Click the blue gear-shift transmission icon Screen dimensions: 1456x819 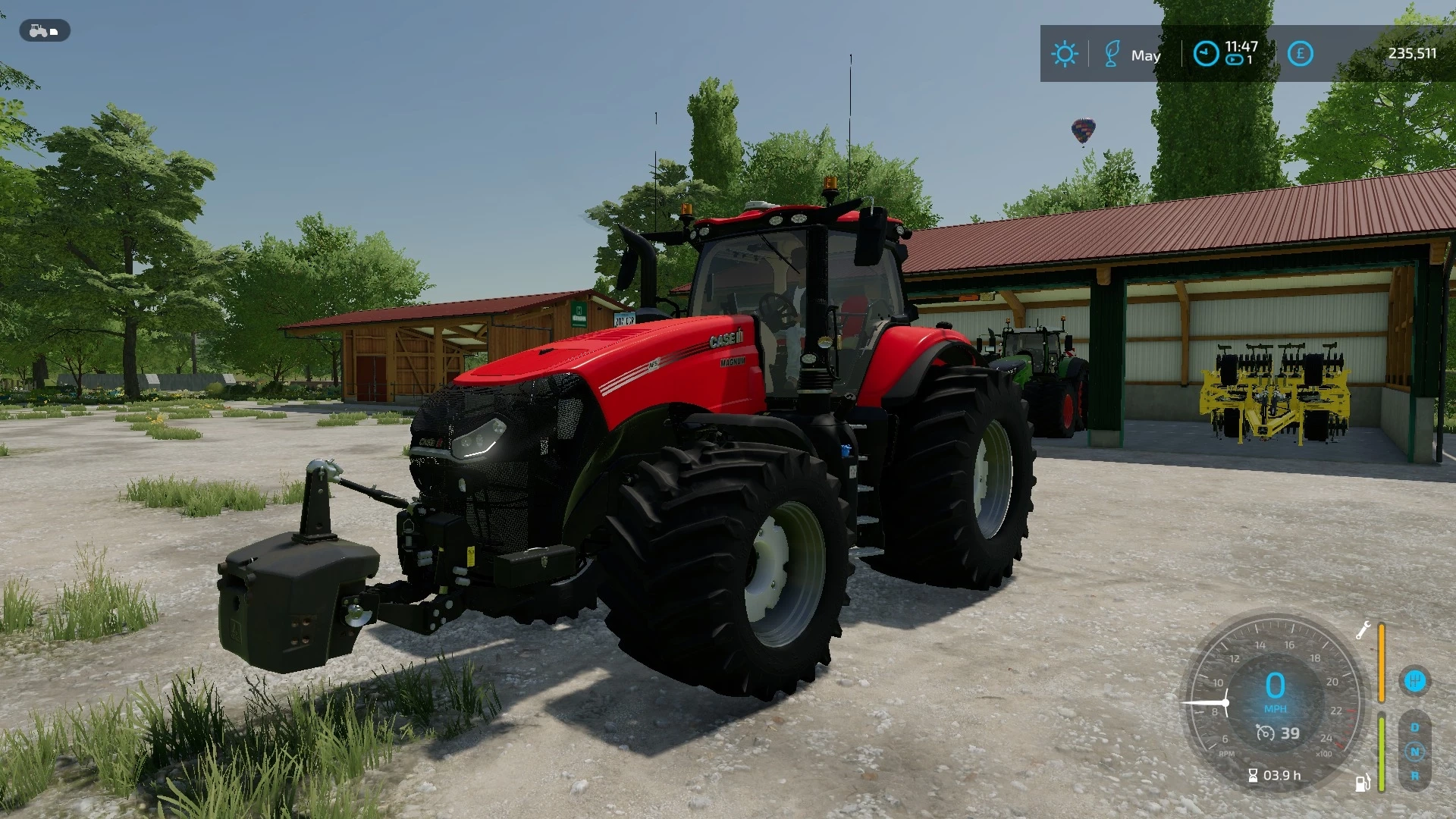[x=1415, y=681]
